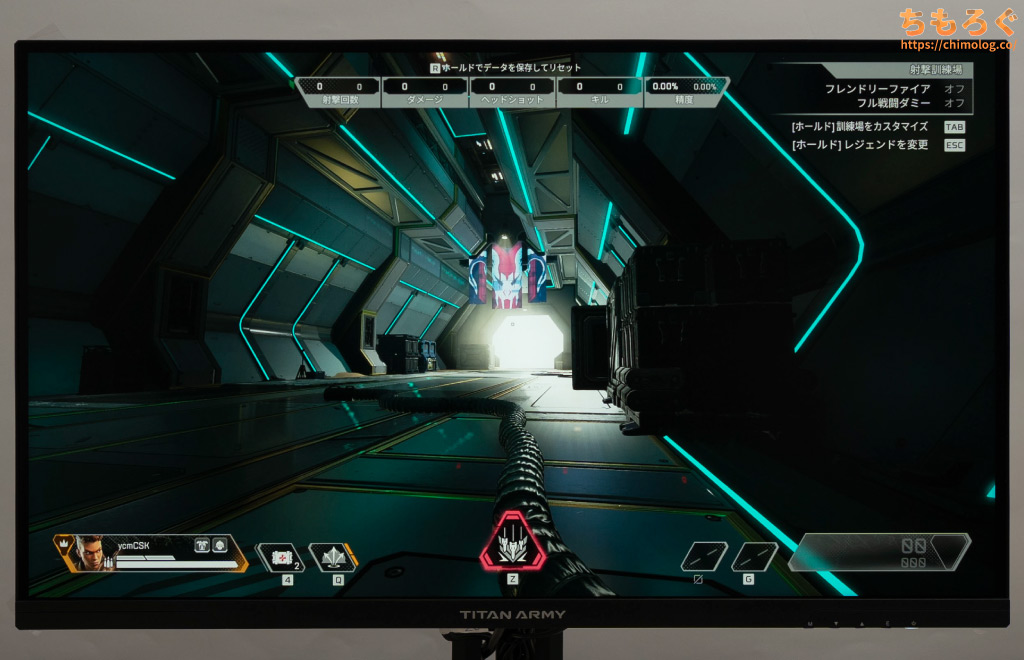1024x660 pixels.
Task: Toggle the フル戦闘ダミー setting
Action: point(954,103)
